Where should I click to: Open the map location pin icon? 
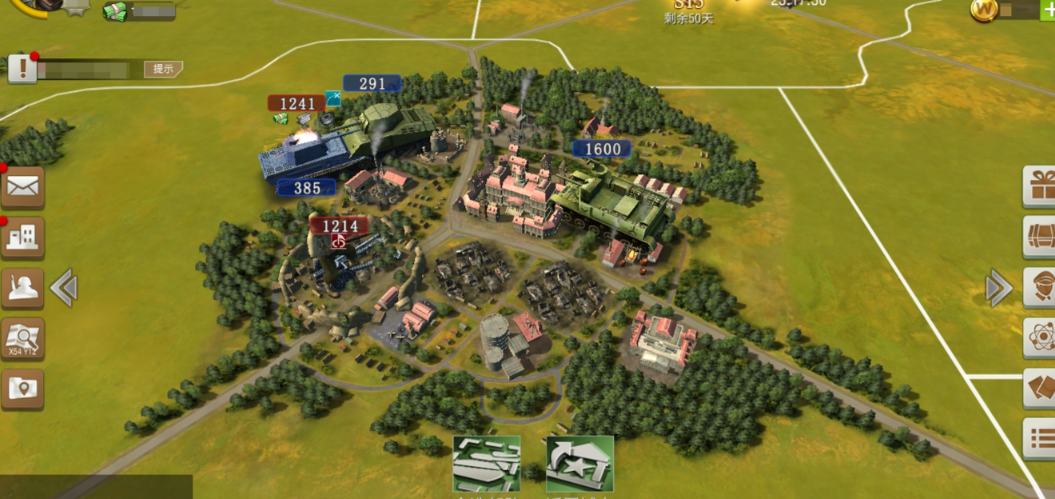coord(22,389)
